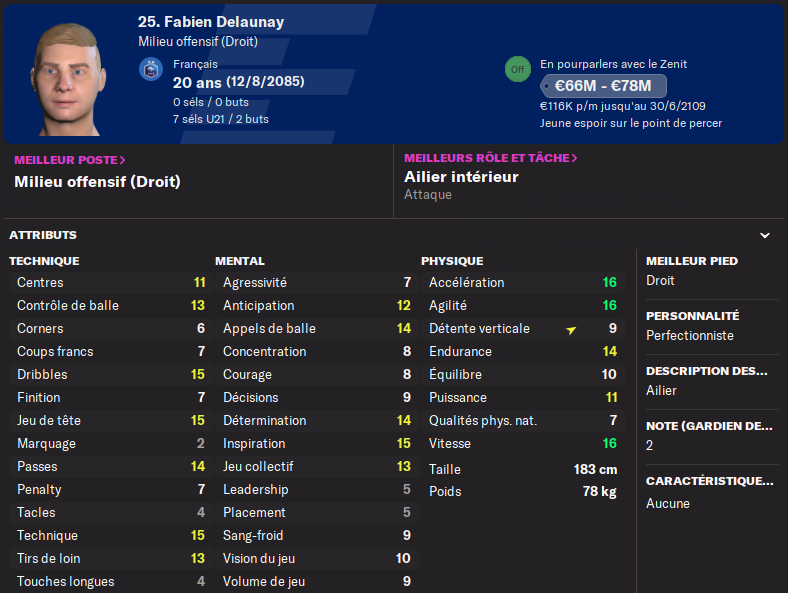
Task: Open the €66M - €78M value badge
Action: 602,86
